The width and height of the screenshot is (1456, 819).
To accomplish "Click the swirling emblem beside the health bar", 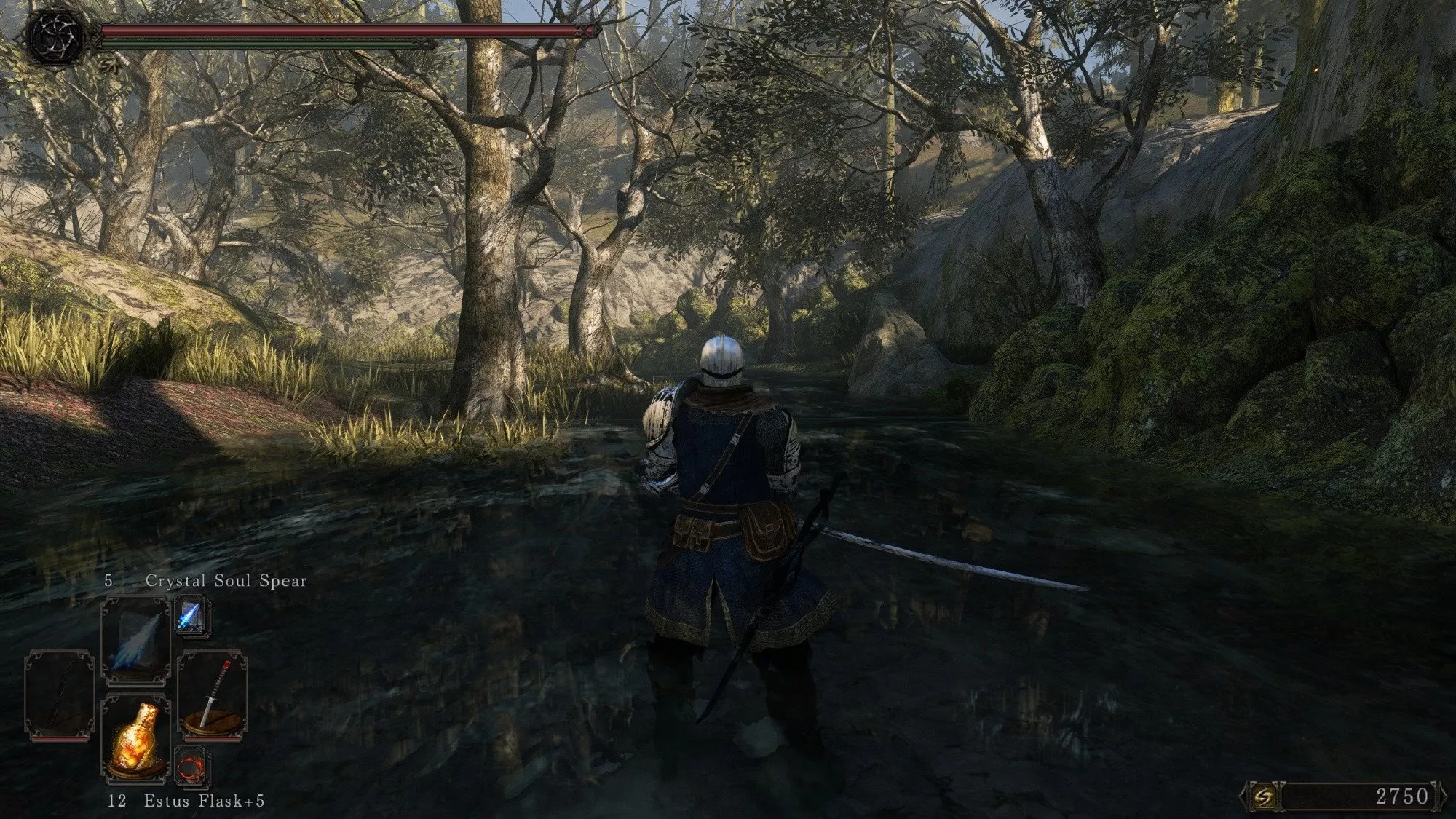I will [x=57, y=35].
